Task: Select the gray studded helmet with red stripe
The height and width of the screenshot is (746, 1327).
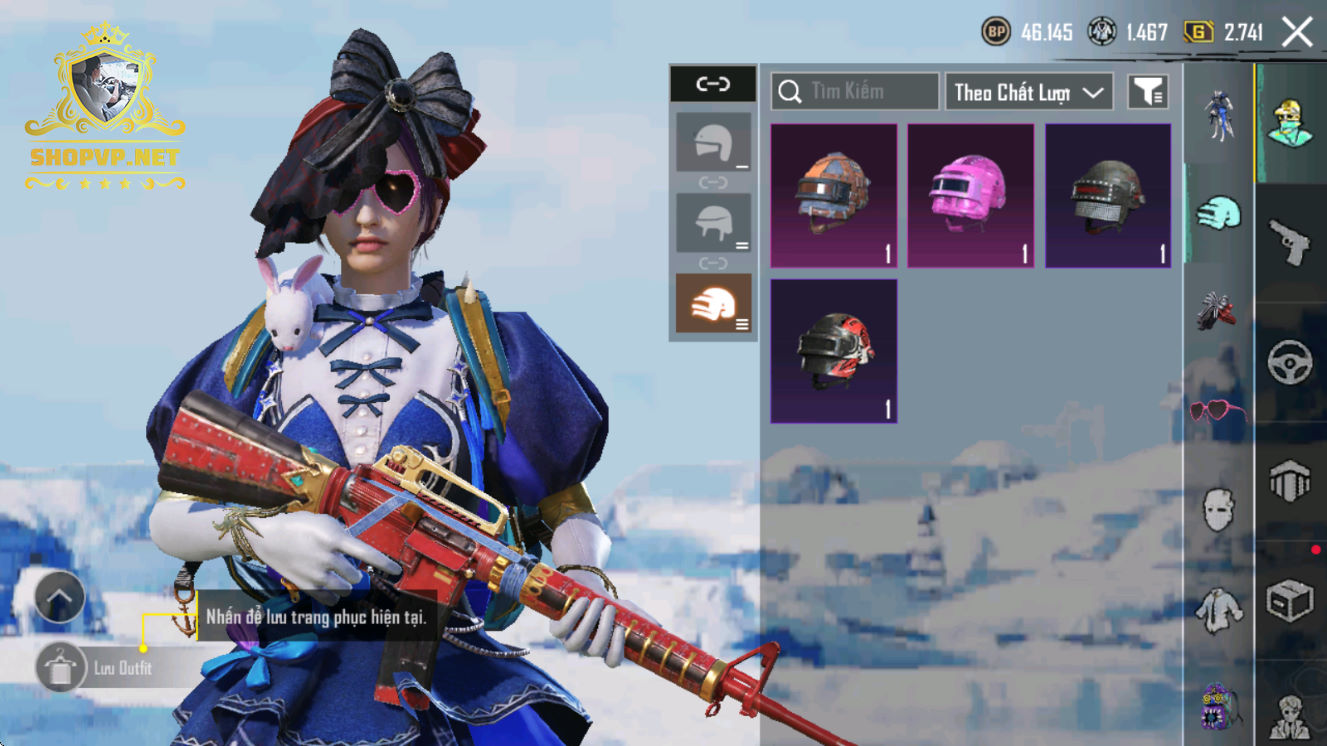Action: coord(1107,195)
